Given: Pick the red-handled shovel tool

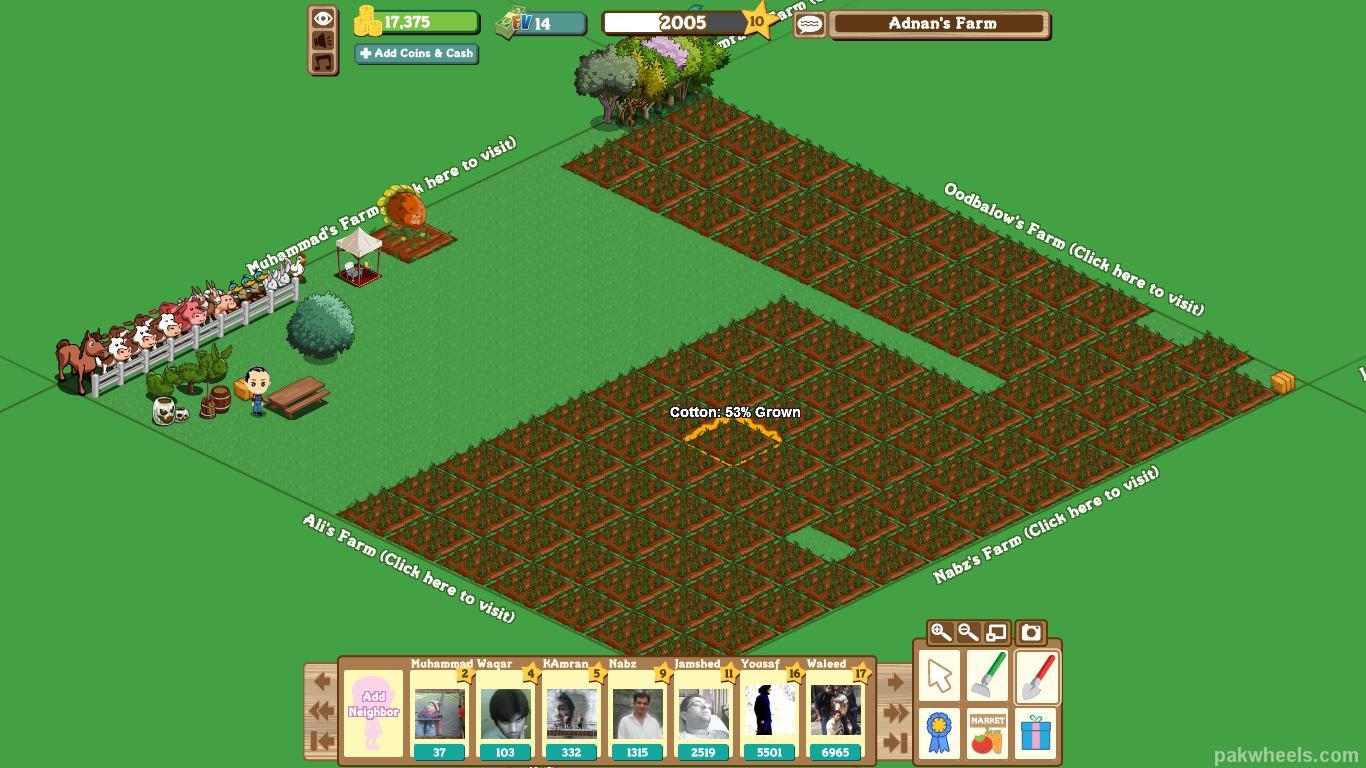Looking at the screenshot, I should tap(1037, 676).
